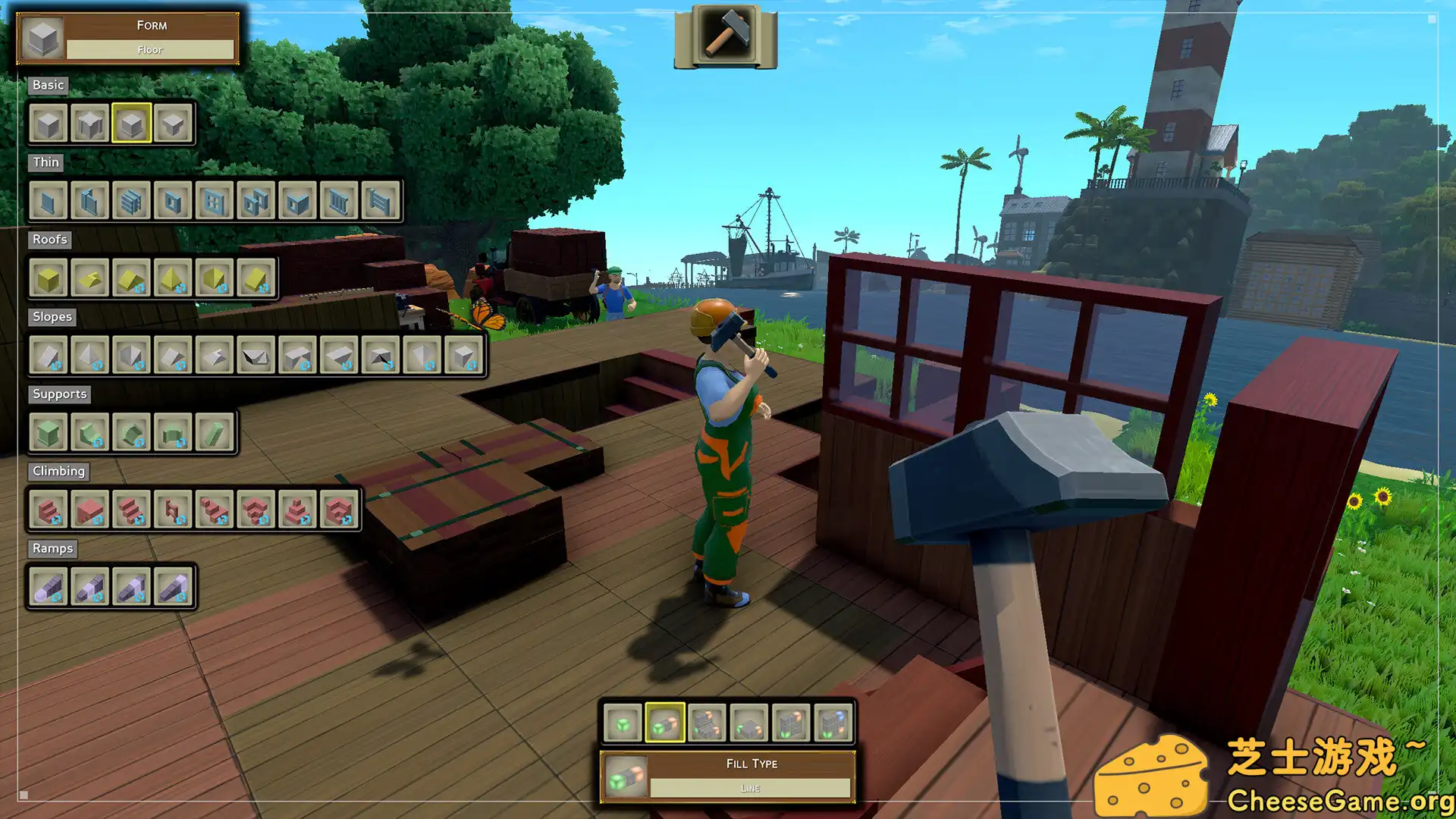Choose the solid red block climbing form
This screenshot has width=1456, height=819.
click(x=90, y=510)
